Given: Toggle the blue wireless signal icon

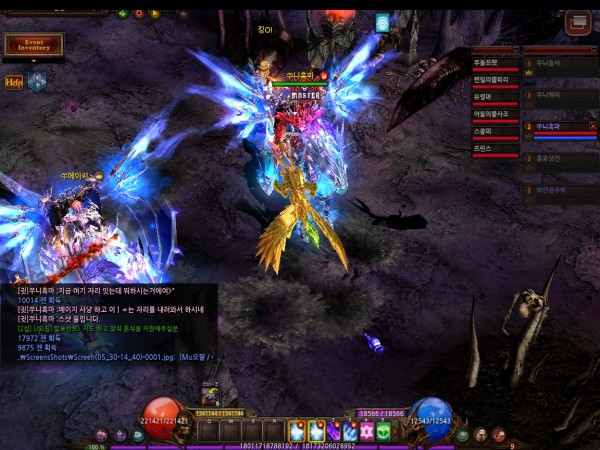Looking at the screenshot, I should [x=382, y=22].
